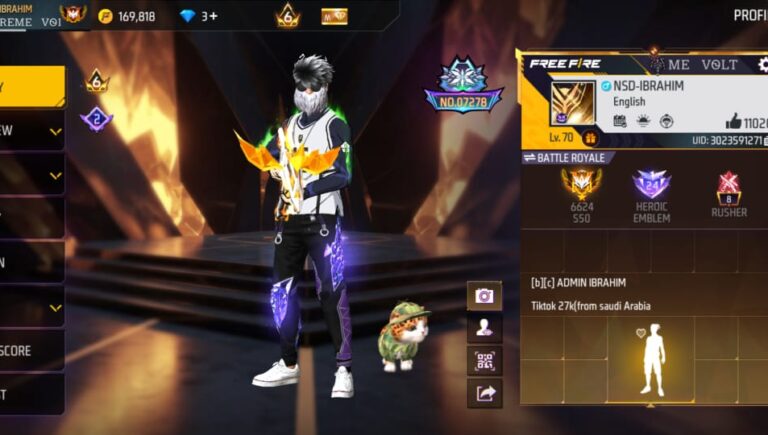Tap the diamond currency counter
Image resolution: width=768 pixels, height=435 pixels.
[198, 16]
